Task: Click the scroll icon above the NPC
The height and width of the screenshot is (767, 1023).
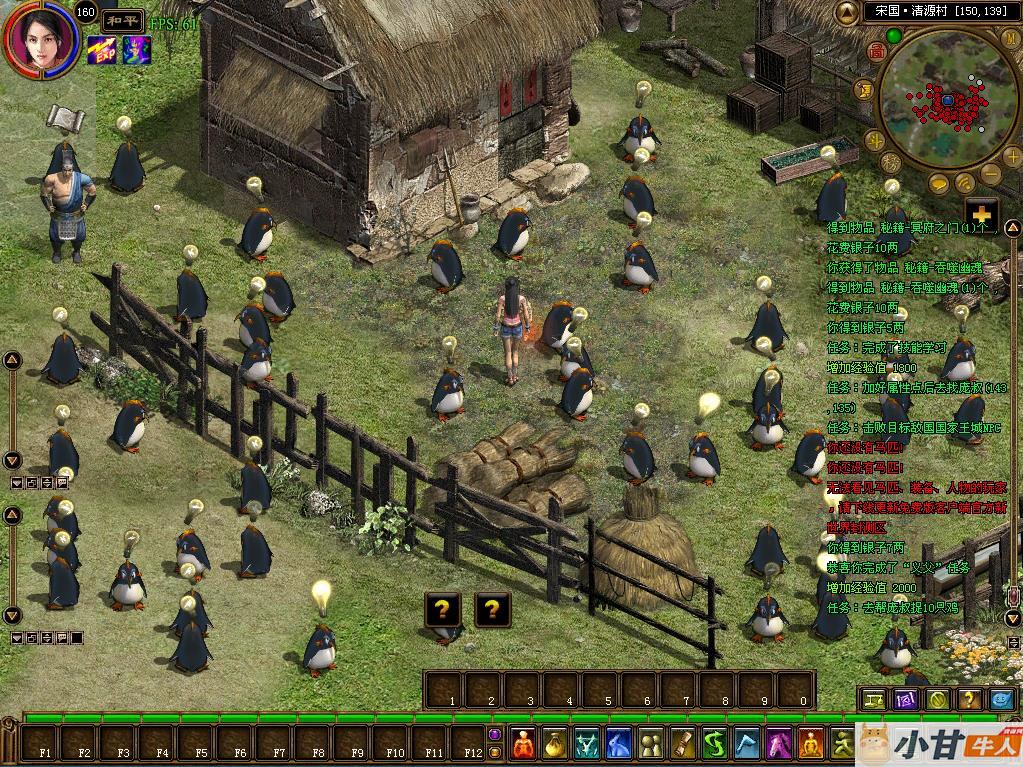Action: (64, 117)
